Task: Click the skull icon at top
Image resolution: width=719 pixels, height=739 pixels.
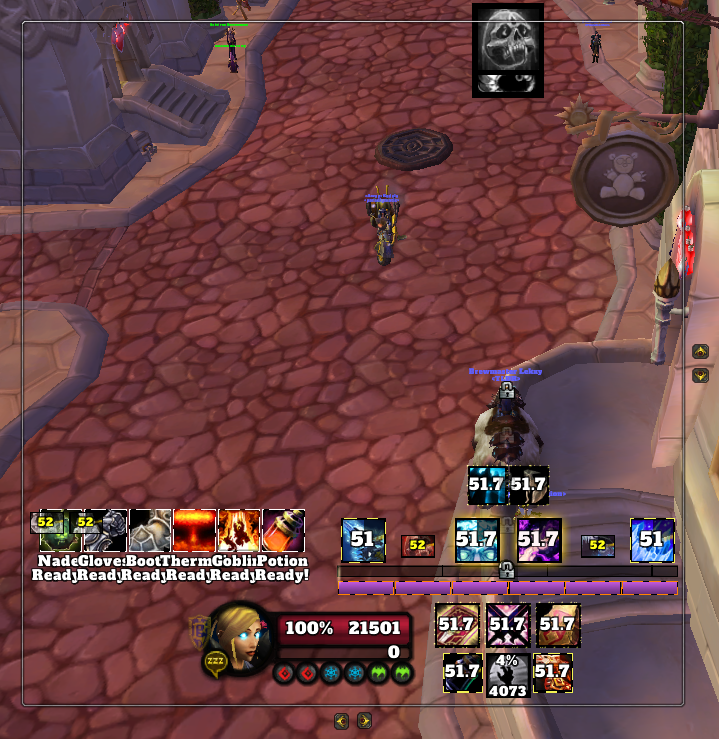Action: pos(508,50)
